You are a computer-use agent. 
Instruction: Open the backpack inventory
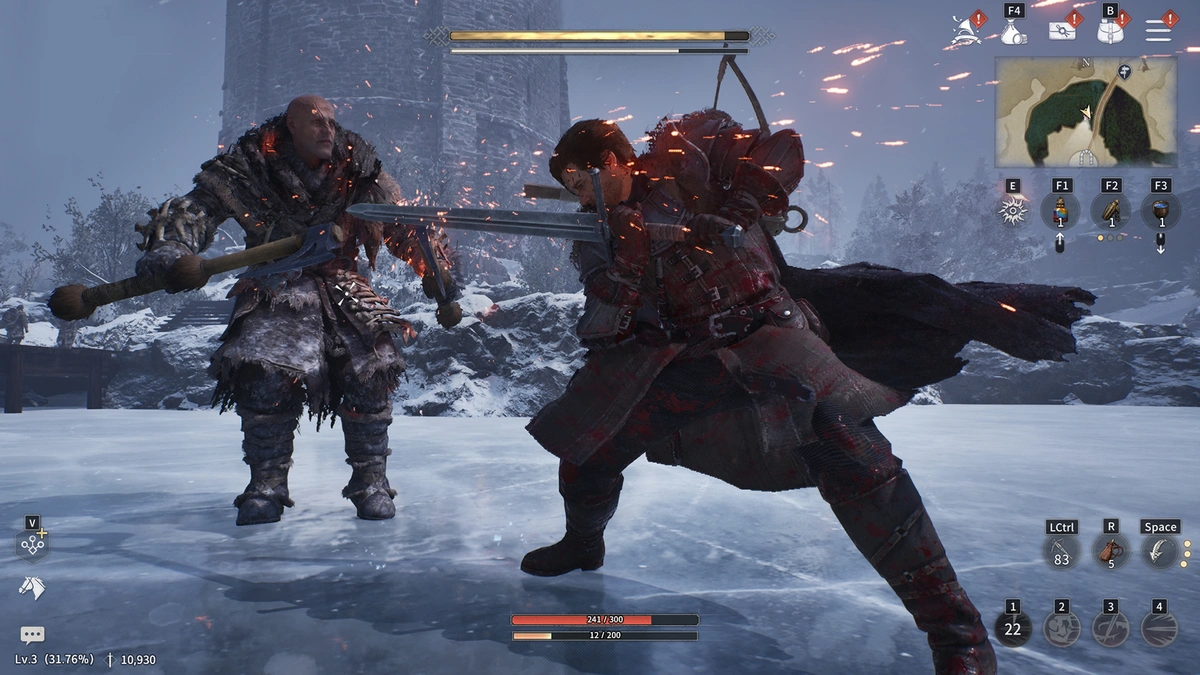pyautogui.click(x=1109, y=32)
